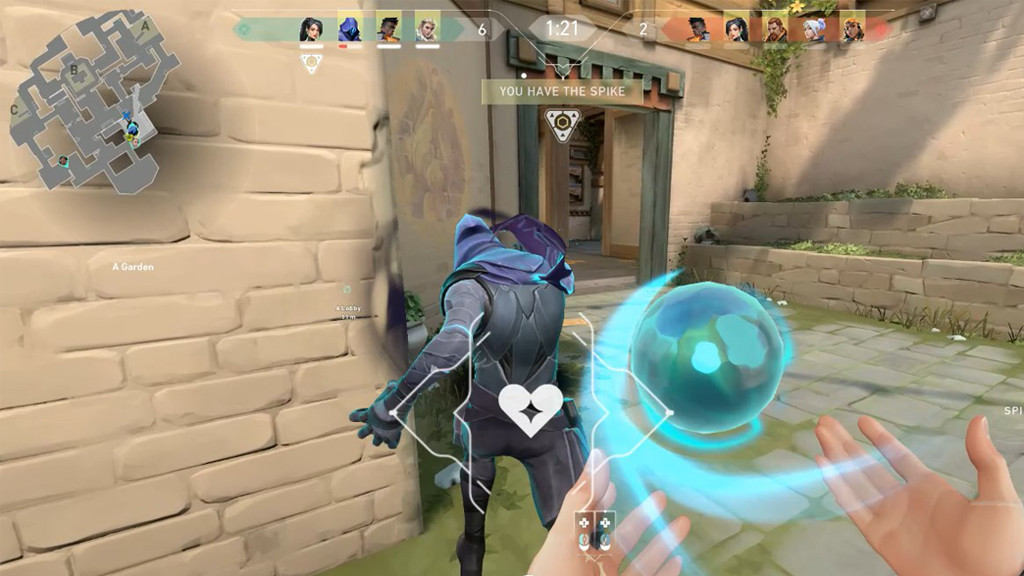The height and width of the screenshot is (576, 1024).
Task: Select site A marker on minimap
Action: [x=145, y=25]
